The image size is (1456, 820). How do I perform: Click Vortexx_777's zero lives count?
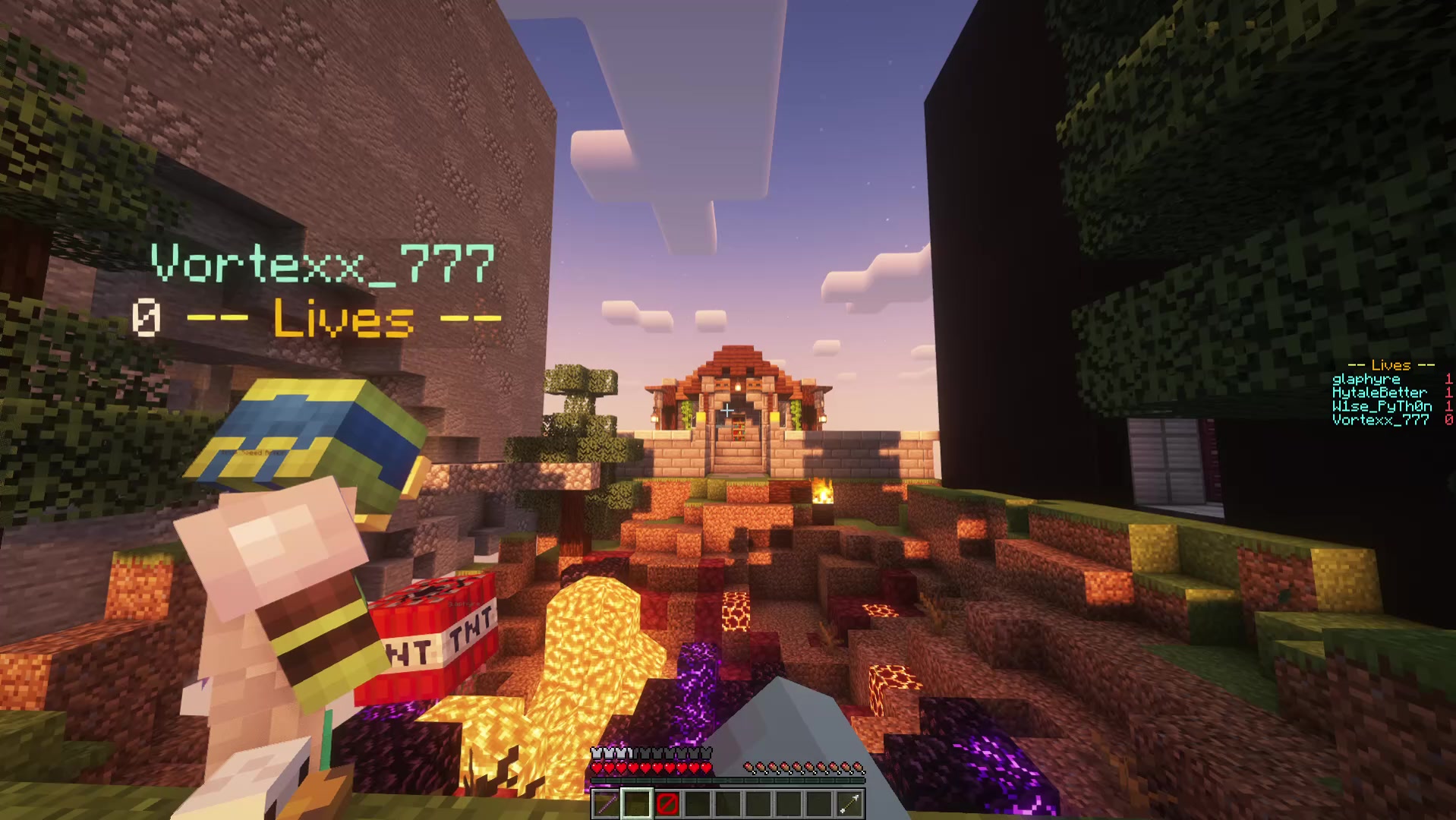(x=1448, y=420)
